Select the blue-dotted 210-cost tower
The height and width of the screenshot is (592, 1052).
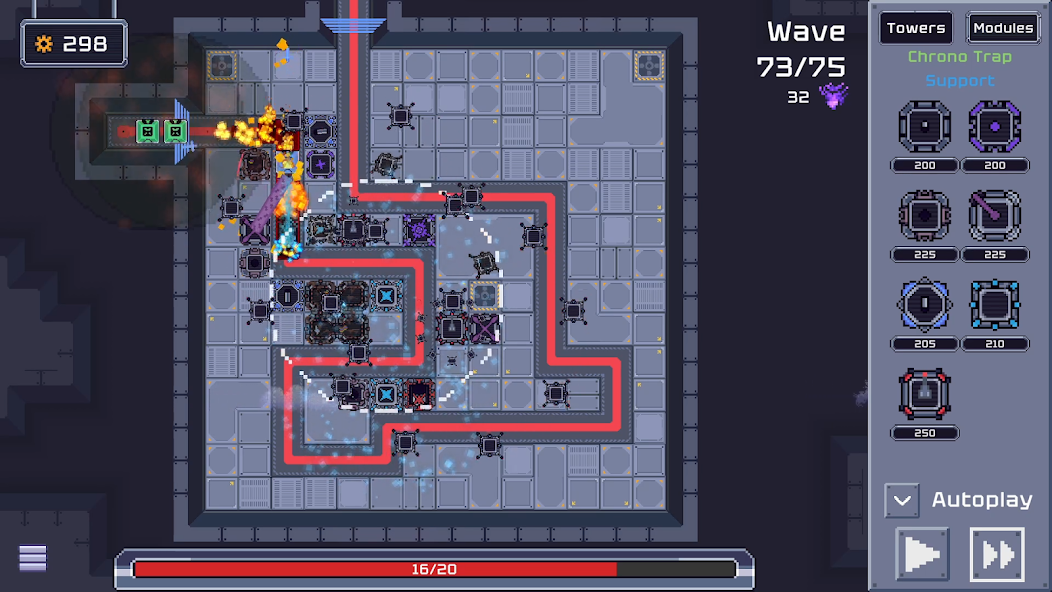995,305
